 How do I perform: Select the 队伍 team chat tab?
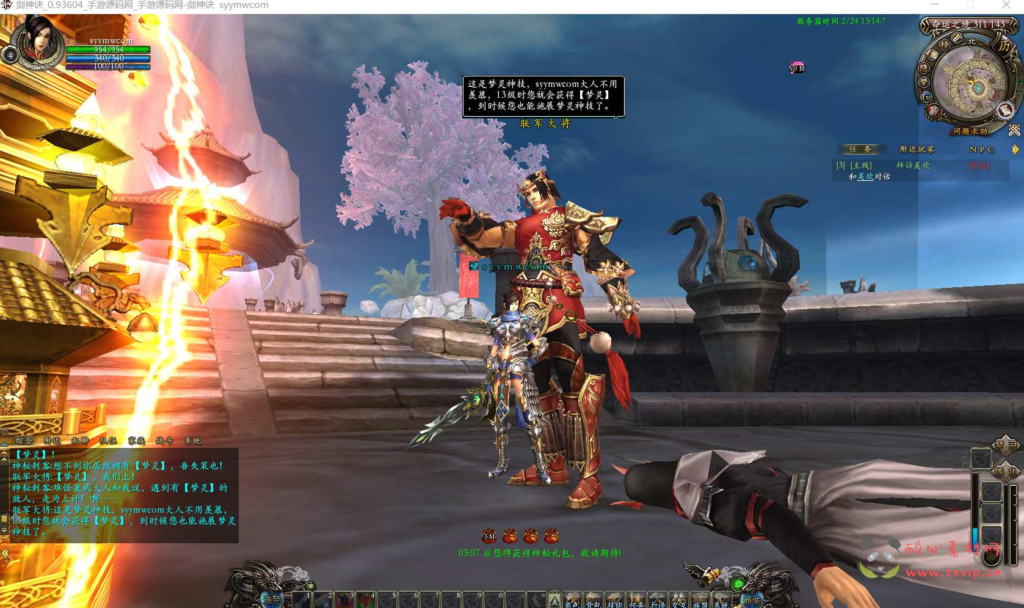point(109,440)
